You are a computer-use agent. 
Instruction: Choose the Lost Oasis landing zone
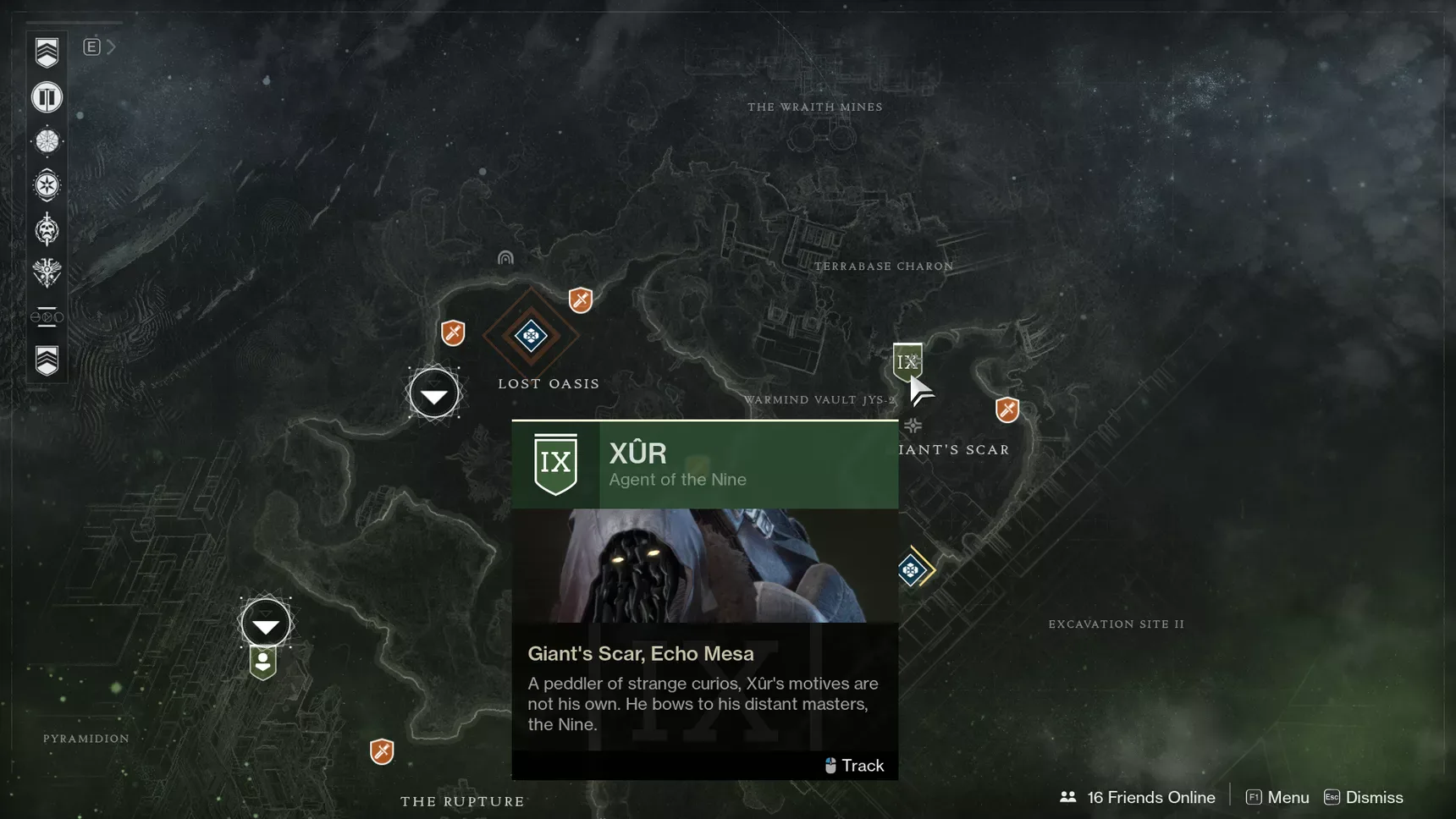click(x=531, y=336)
